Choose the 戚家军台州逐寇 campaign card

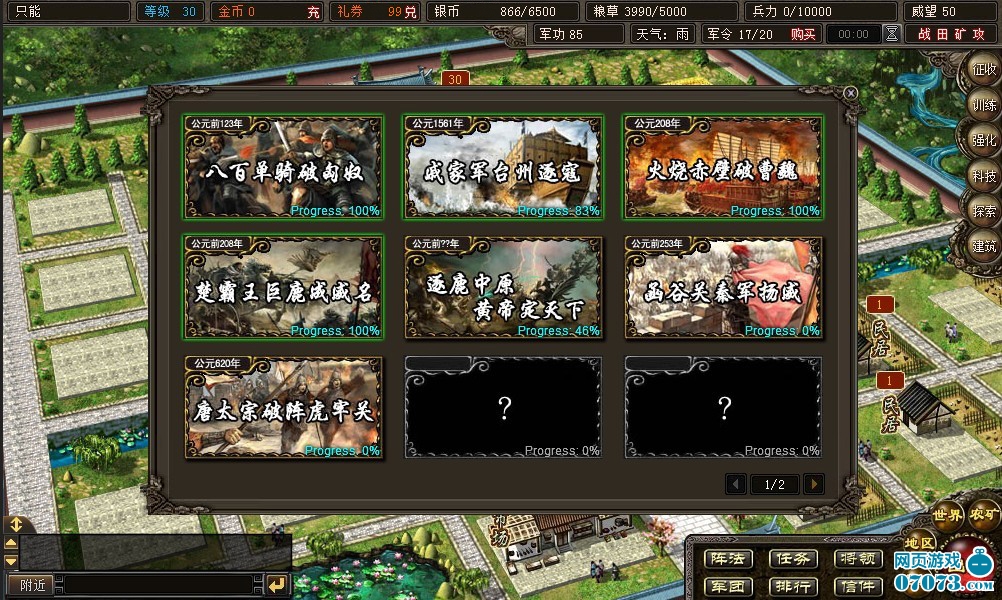pos(503,167)
